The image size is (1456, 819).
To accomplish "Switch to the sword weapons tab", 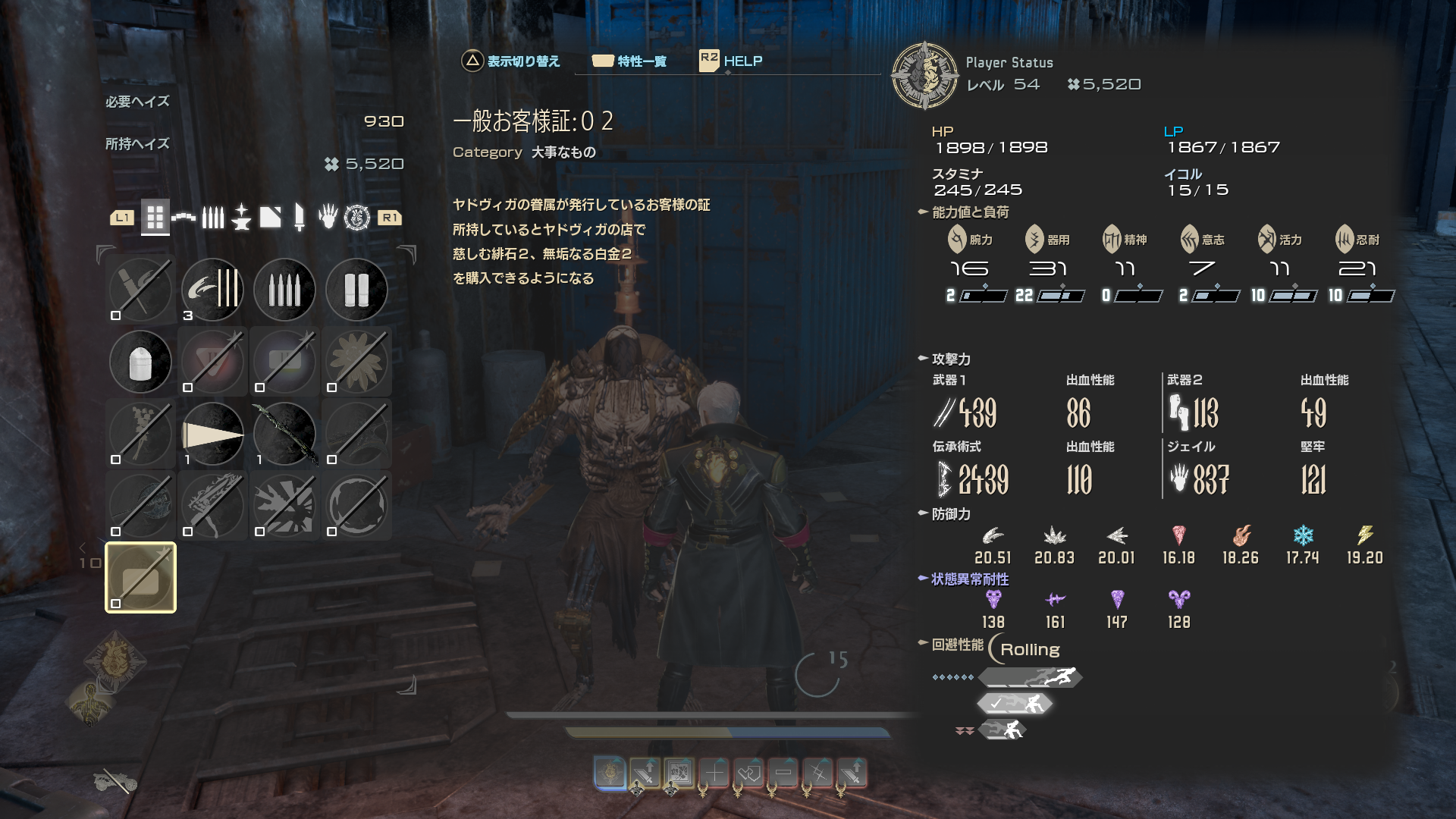I will 300,218.
